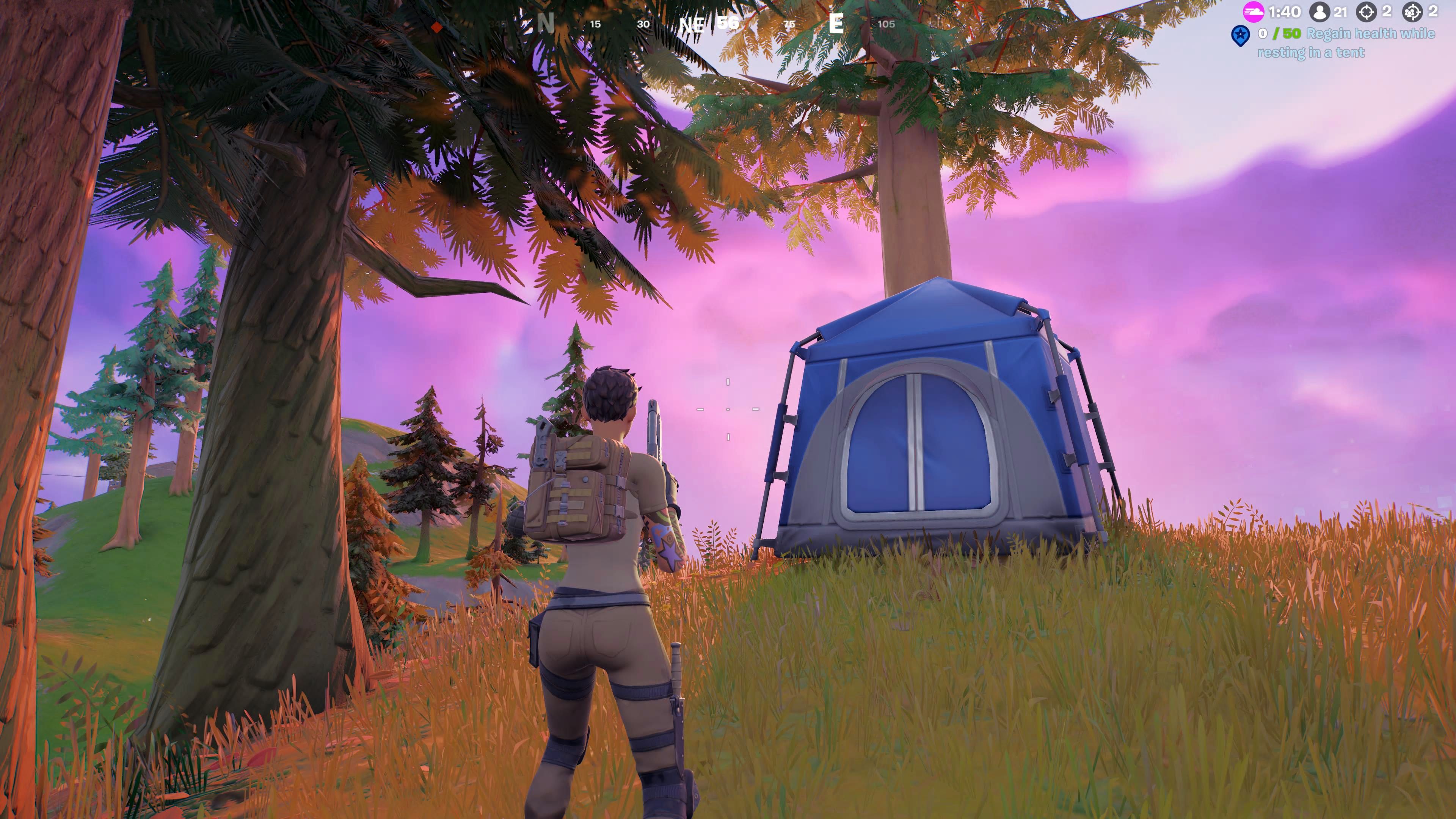Click the team eliminations target icon

[x=1413, y=12]
